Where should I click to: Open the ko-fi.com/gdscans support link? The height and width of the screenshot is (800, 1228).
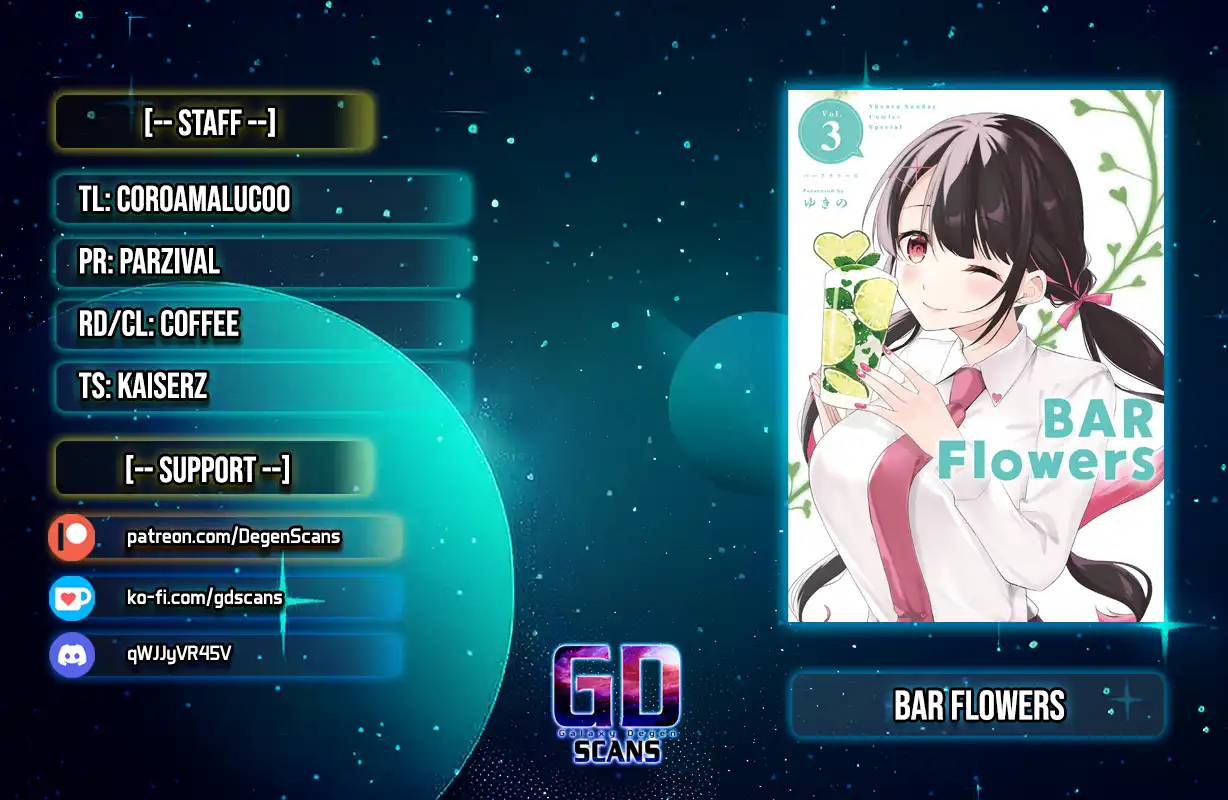click(205, 598)
